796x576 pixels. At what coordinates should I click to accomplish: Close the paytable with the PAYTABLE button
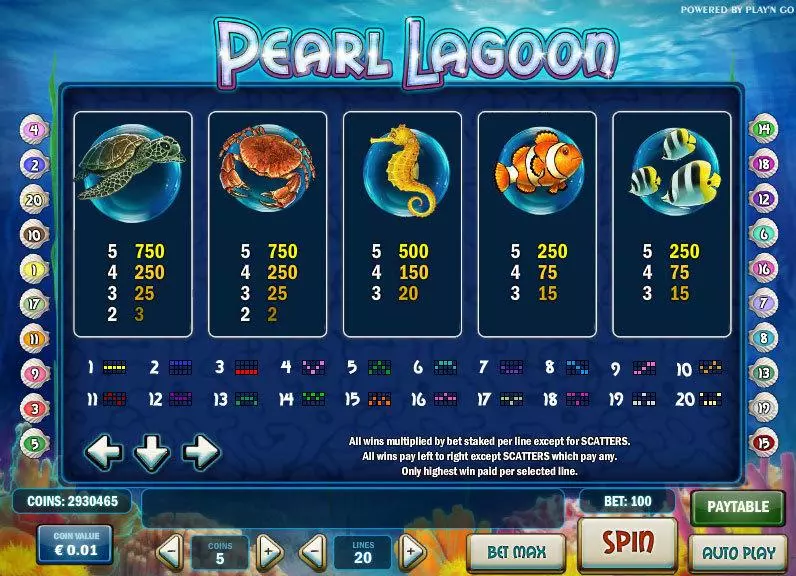coord(738,507)
